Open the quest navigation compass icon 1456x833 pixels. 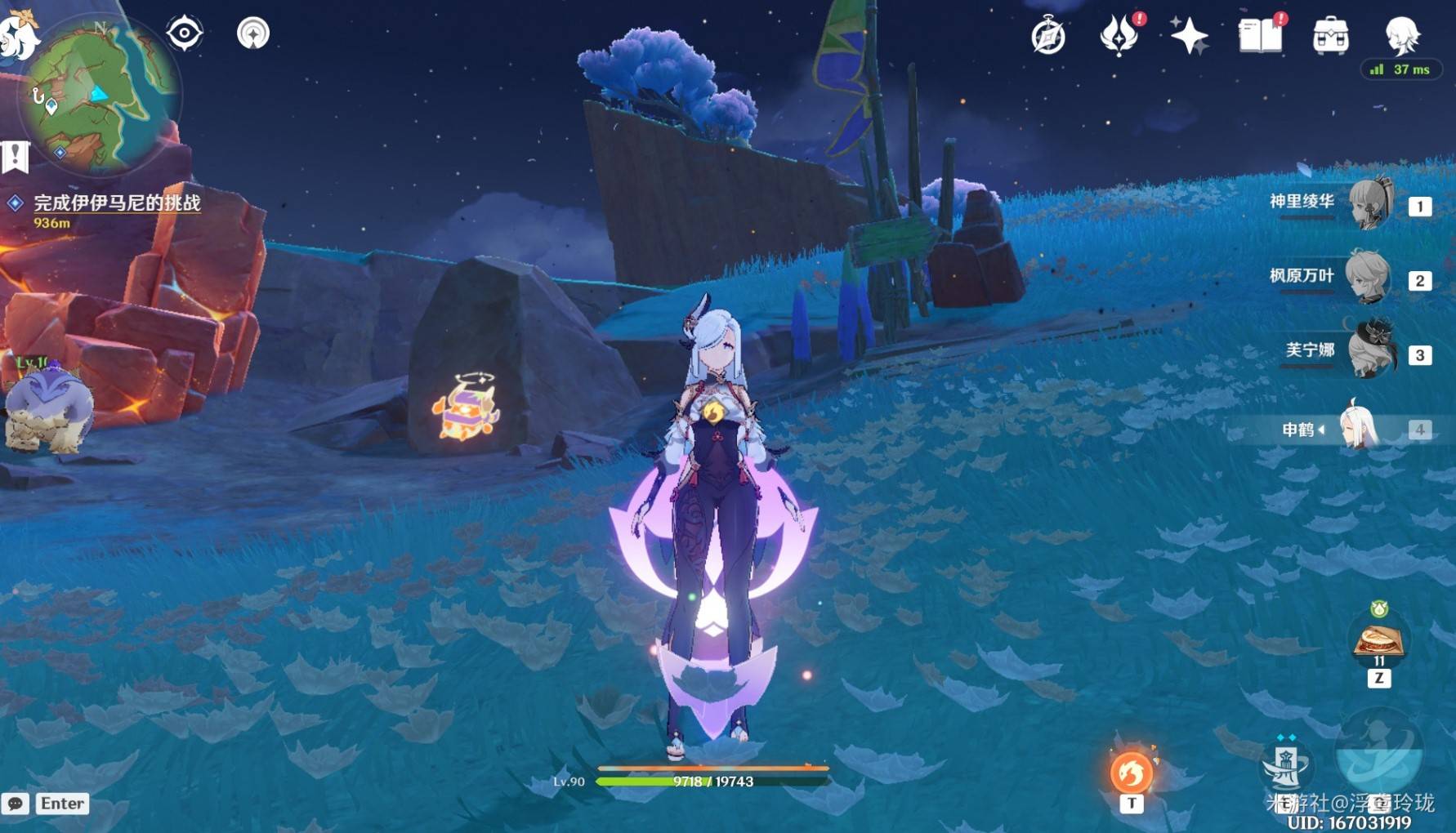click(253, 33)
